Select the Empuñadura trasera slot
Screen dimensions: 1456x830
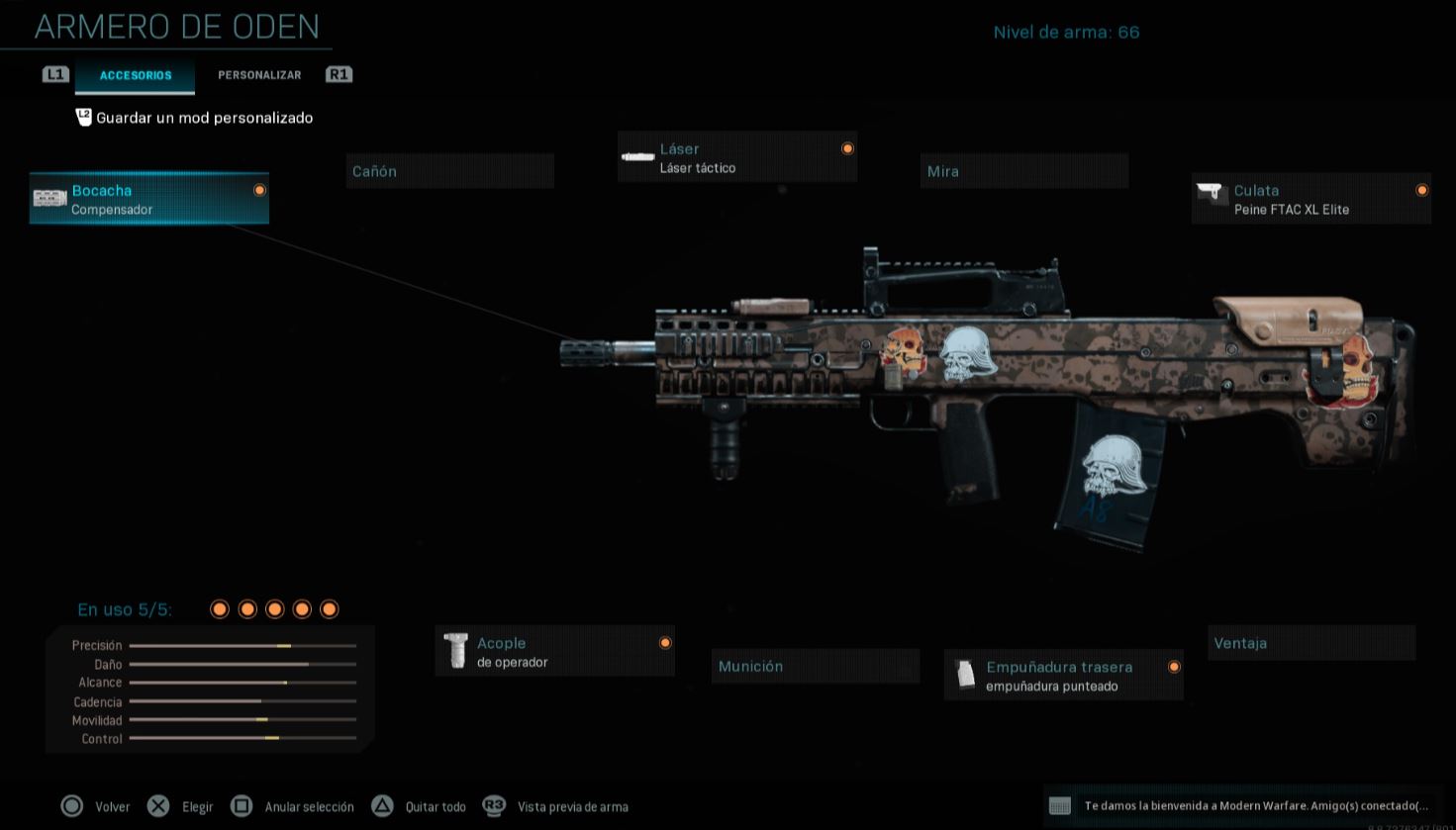pyautogui.click(x=1063, y=676)
